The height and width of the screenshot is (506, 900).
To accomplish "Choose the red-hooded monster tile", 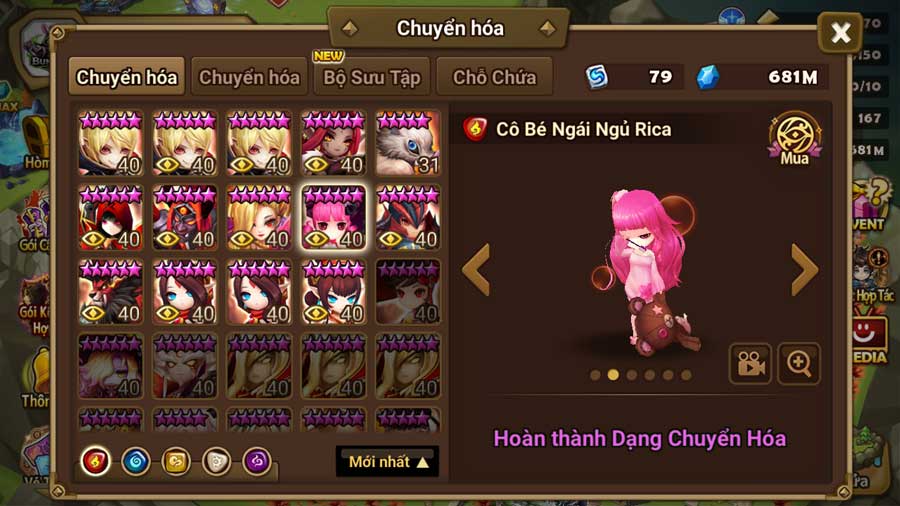I will point(110,218).
